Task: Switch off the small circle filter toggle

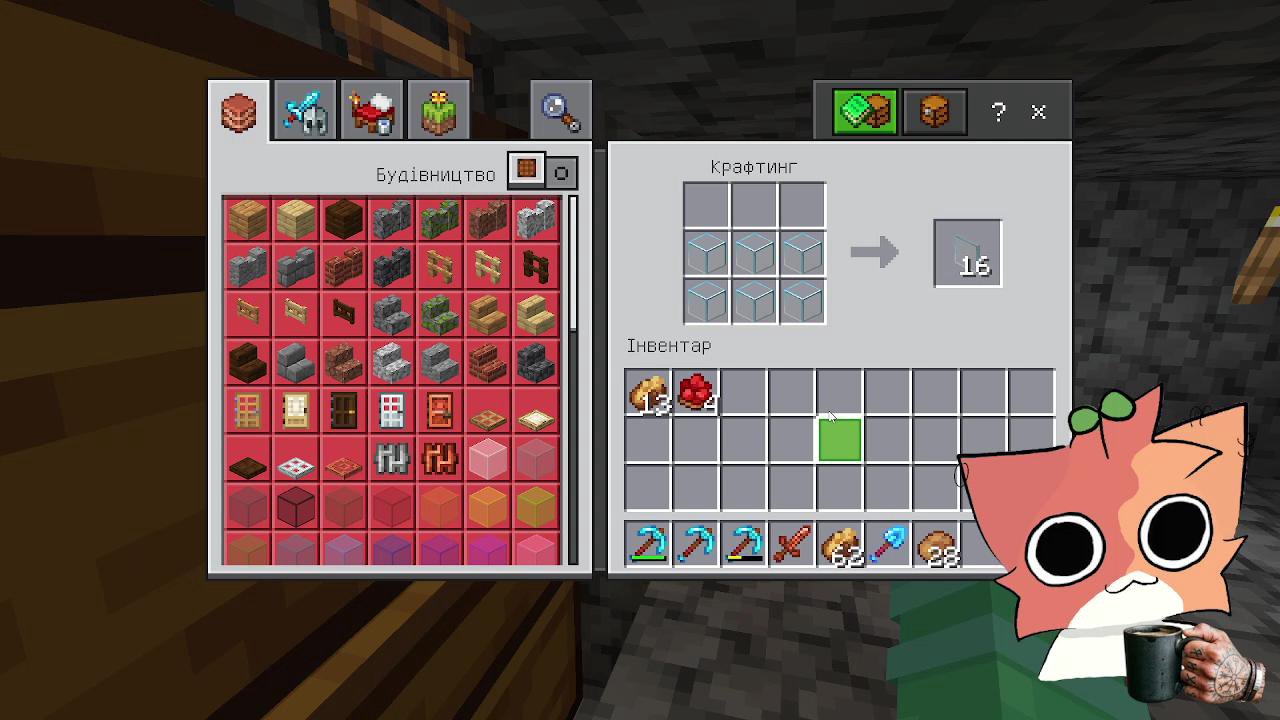Action: coord(561,173)
